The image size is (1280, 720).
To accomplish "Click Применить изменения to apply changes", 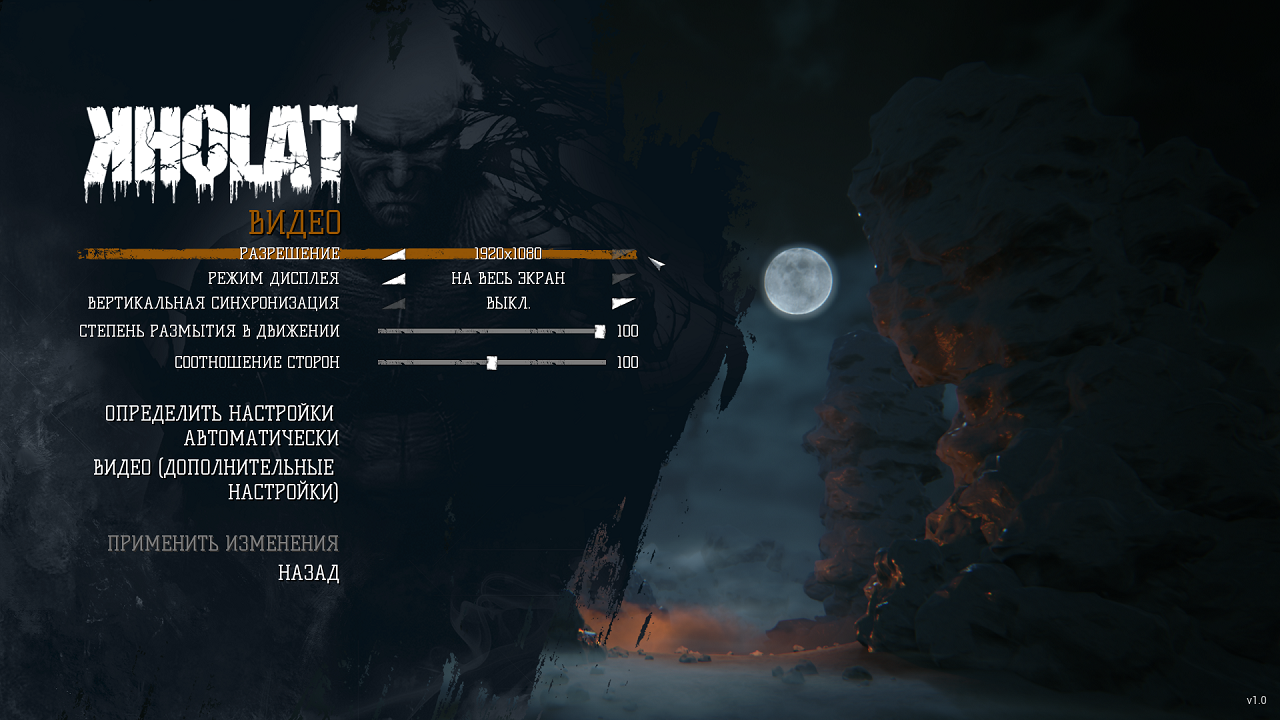I will 223,544.
